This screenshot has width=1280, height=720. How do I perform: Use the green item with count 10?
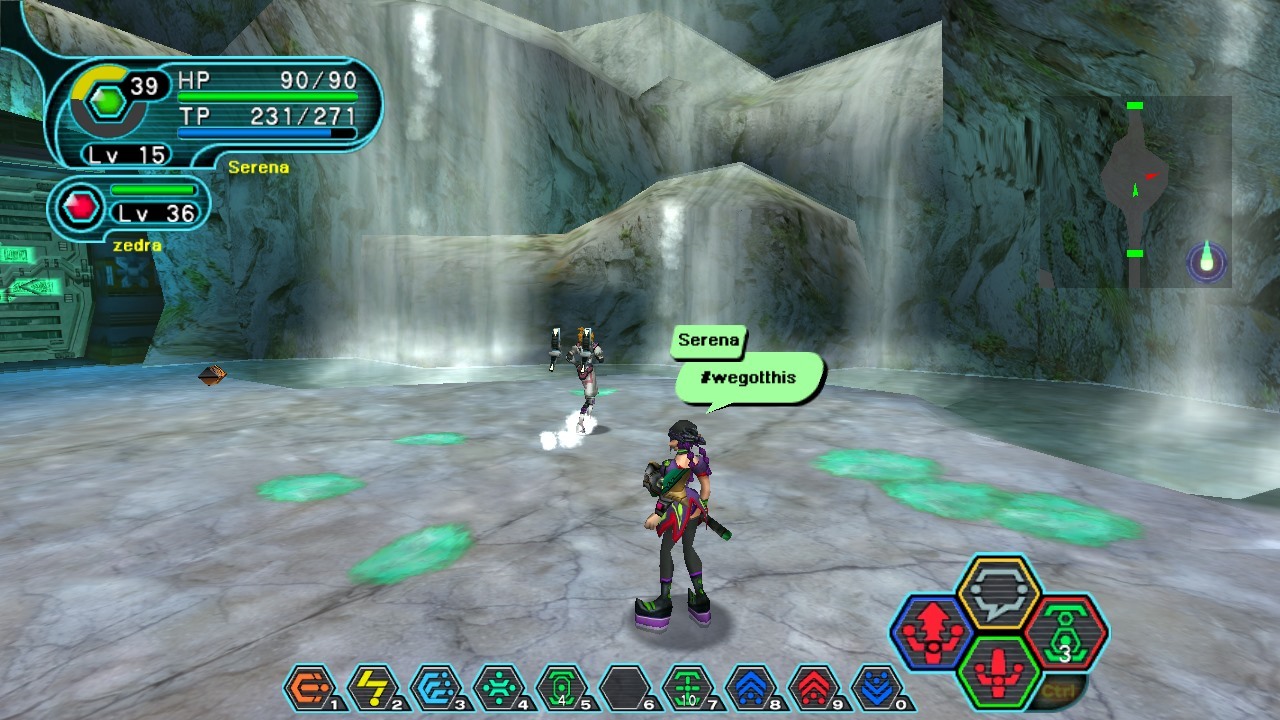click(x=687, y=688)
